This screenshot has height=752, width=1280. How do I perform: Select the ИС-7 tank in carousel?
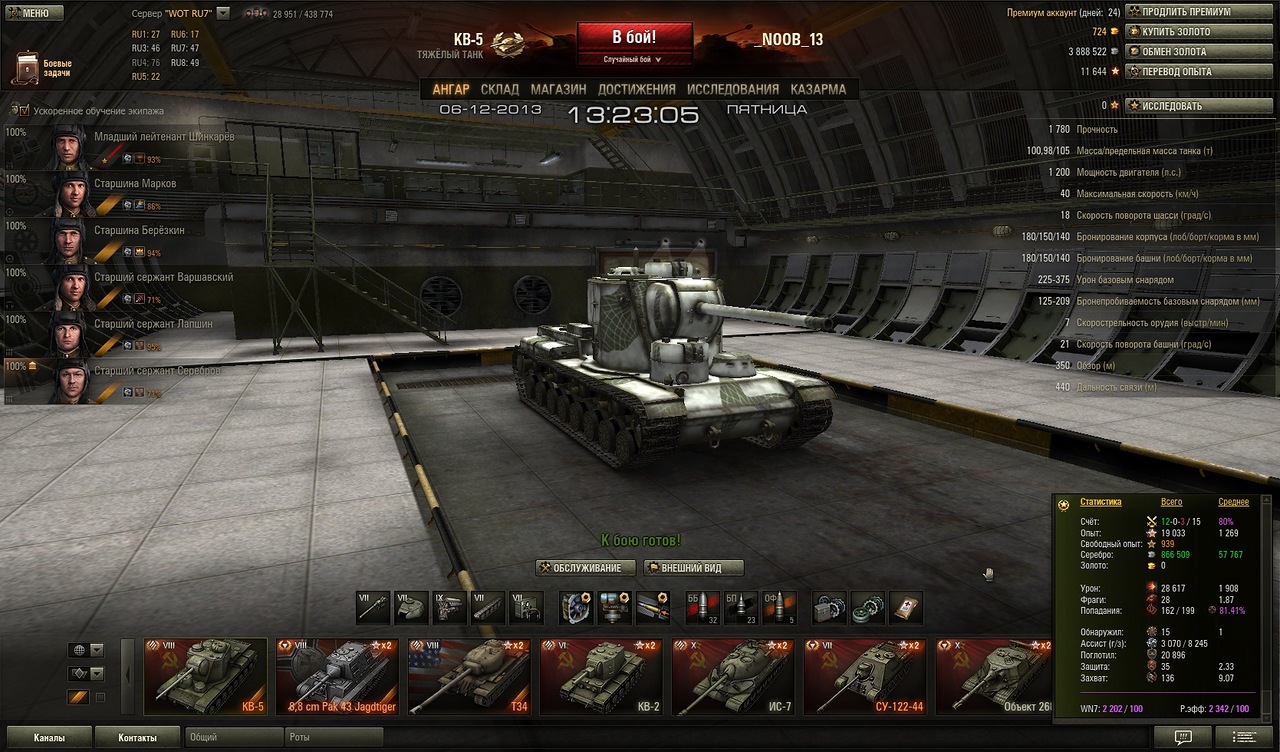pyautogui.click(x=733, y=677)
